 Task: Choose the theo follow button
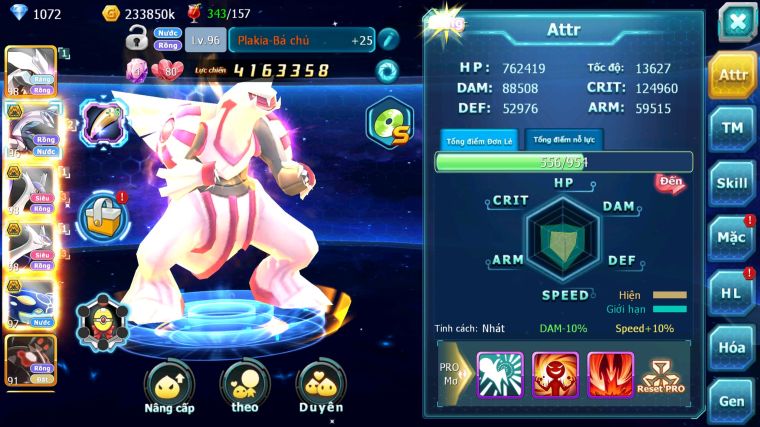(x=245, y=388)
